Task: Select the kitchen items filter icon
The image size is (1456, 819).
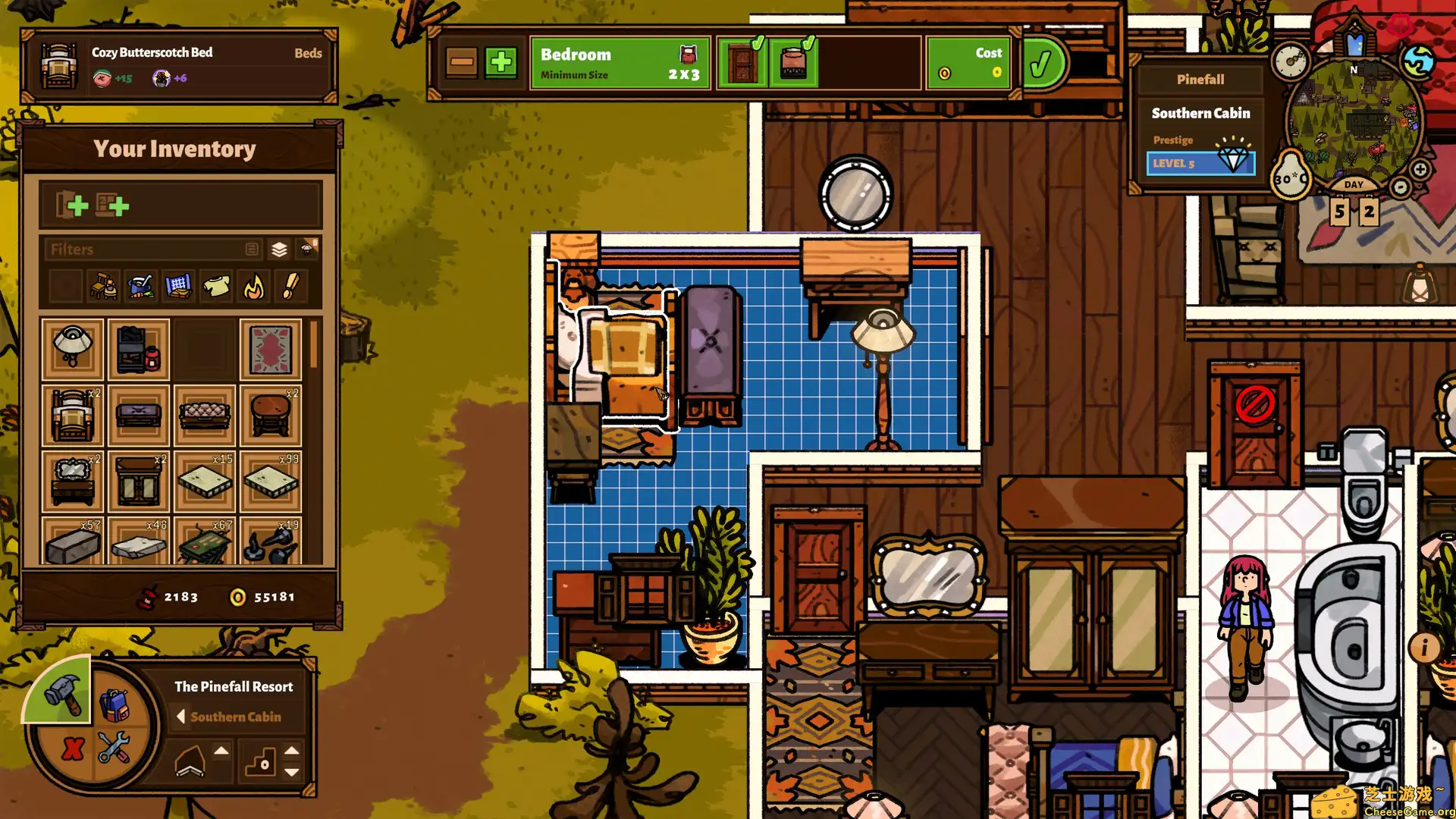Action: (x=140, y=287)
